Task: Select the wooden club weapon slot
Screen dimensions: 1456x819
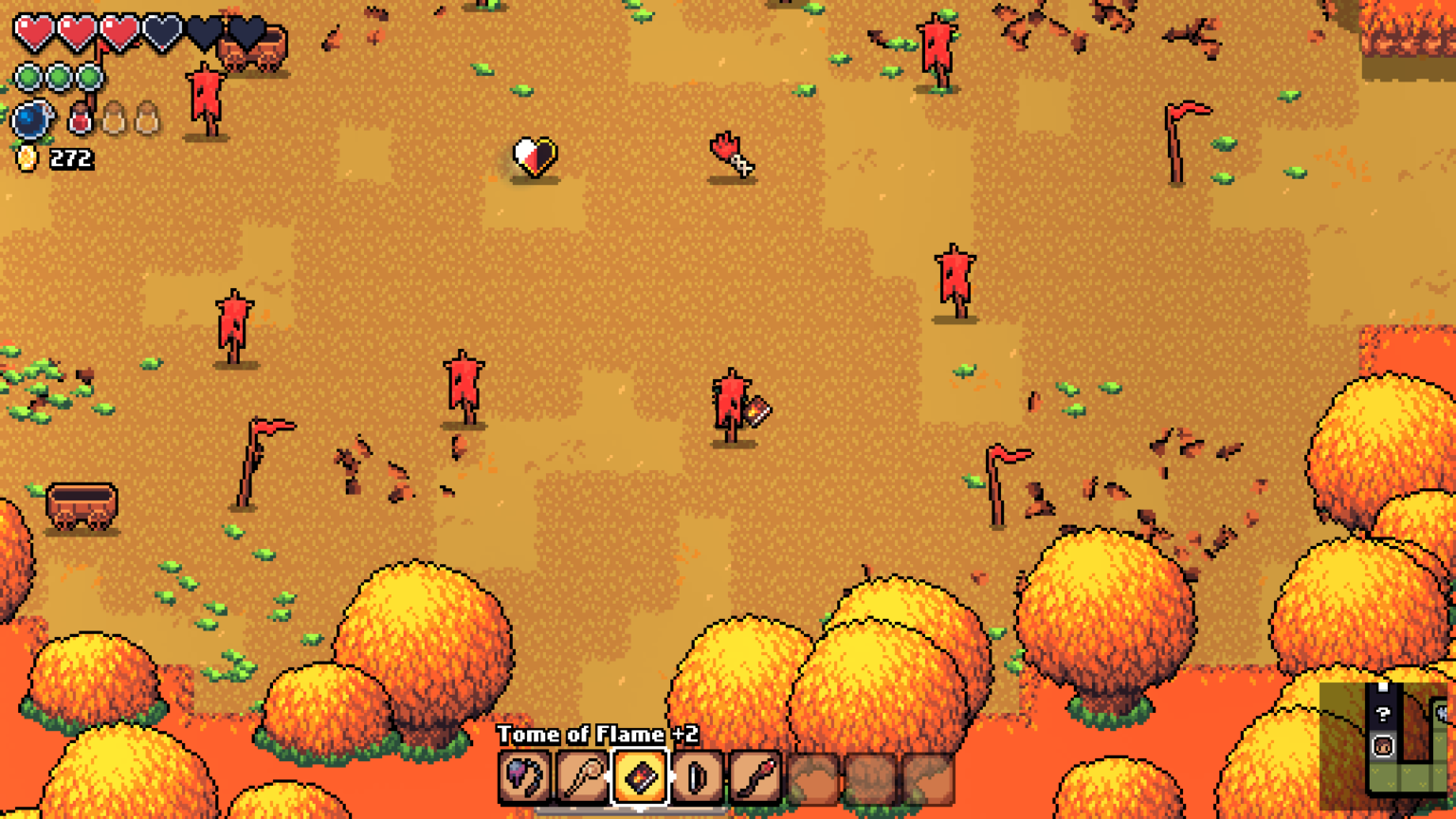Action: tap(581, 779)
